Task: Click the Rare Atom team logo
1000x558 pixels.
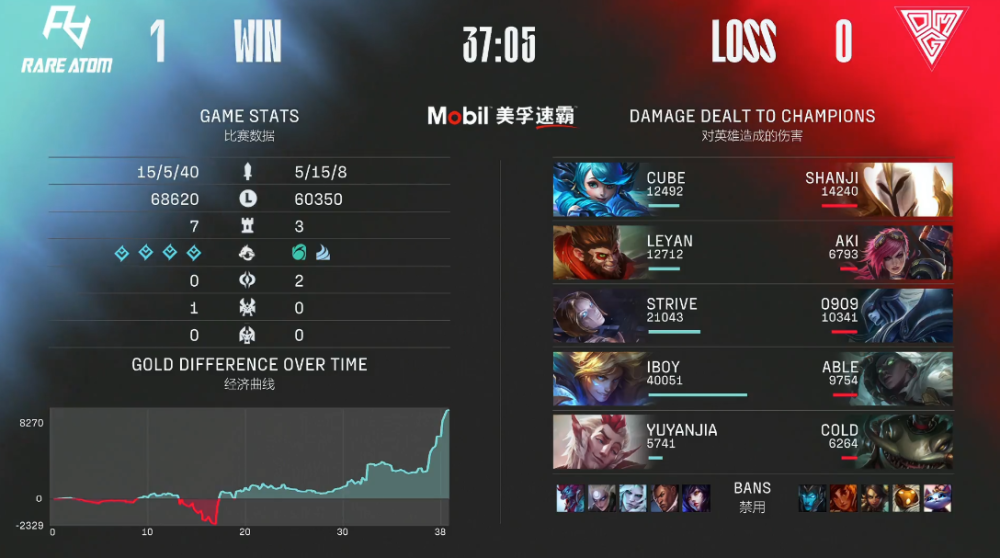Action: click(x=67, y=40)
